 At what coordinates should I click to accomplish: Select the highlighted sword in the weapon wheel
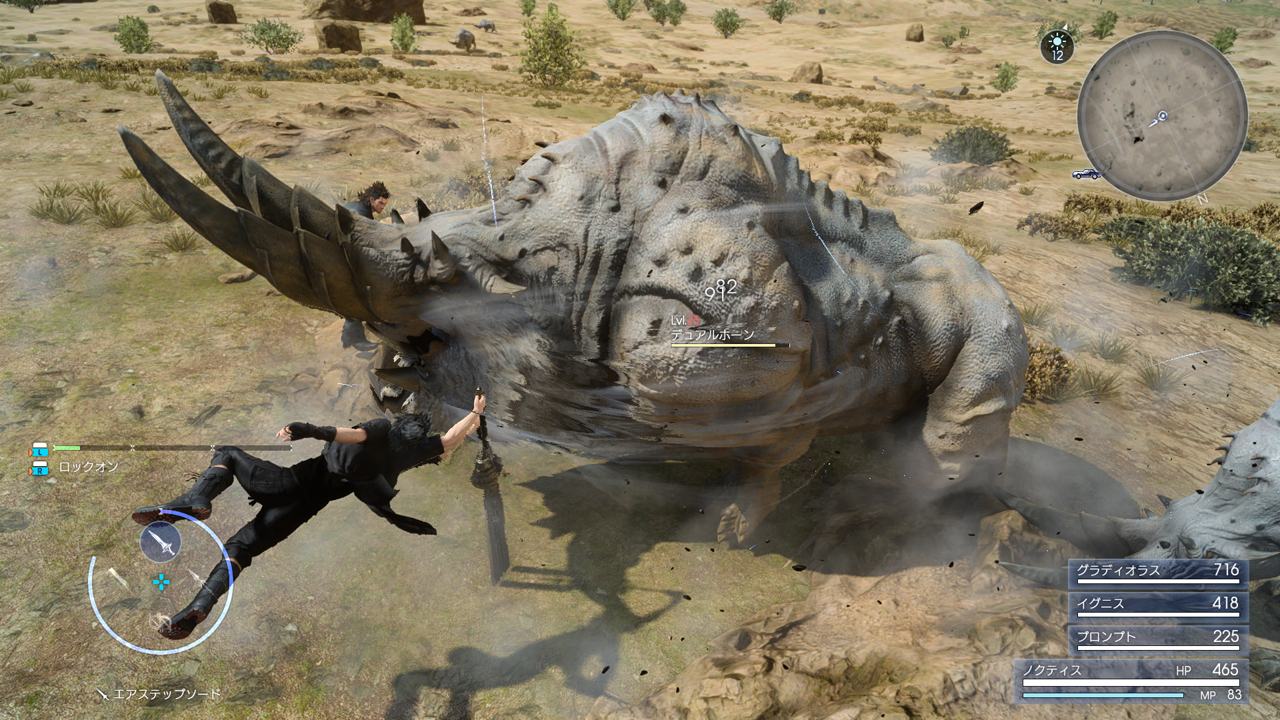[160, 542]
